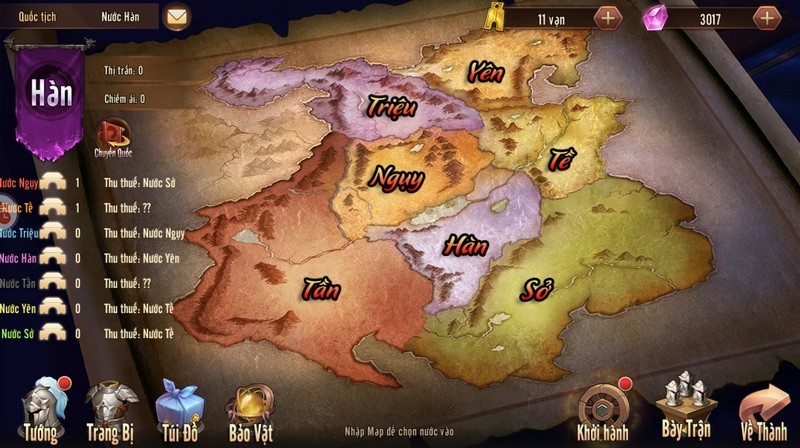Add more gold with the plus button
The image size is (800, 448).
click(x=607, y=17)
